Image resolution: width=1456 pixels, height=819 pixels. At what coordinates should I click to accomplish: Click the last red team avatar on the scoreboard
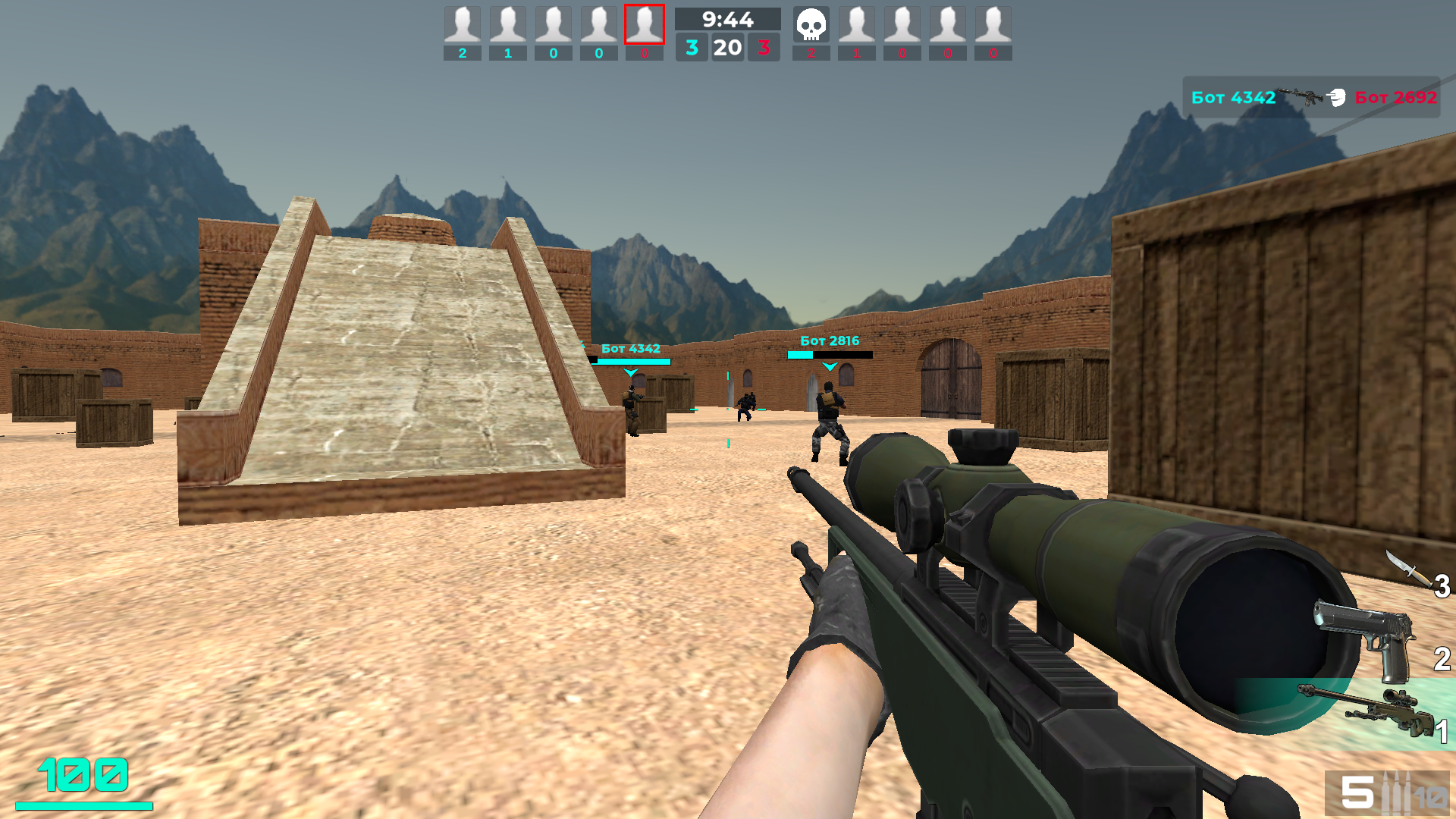(x=993, y=23)
